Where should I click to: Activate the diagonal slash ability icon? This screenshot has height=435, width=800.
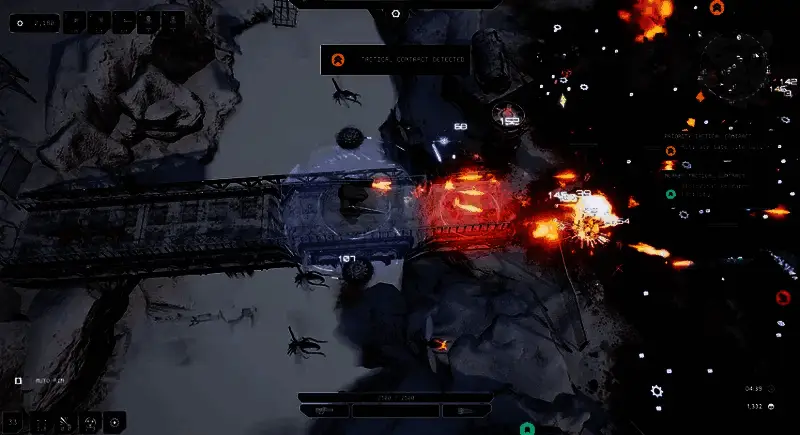pyautogui.click(x=64, y=423)
